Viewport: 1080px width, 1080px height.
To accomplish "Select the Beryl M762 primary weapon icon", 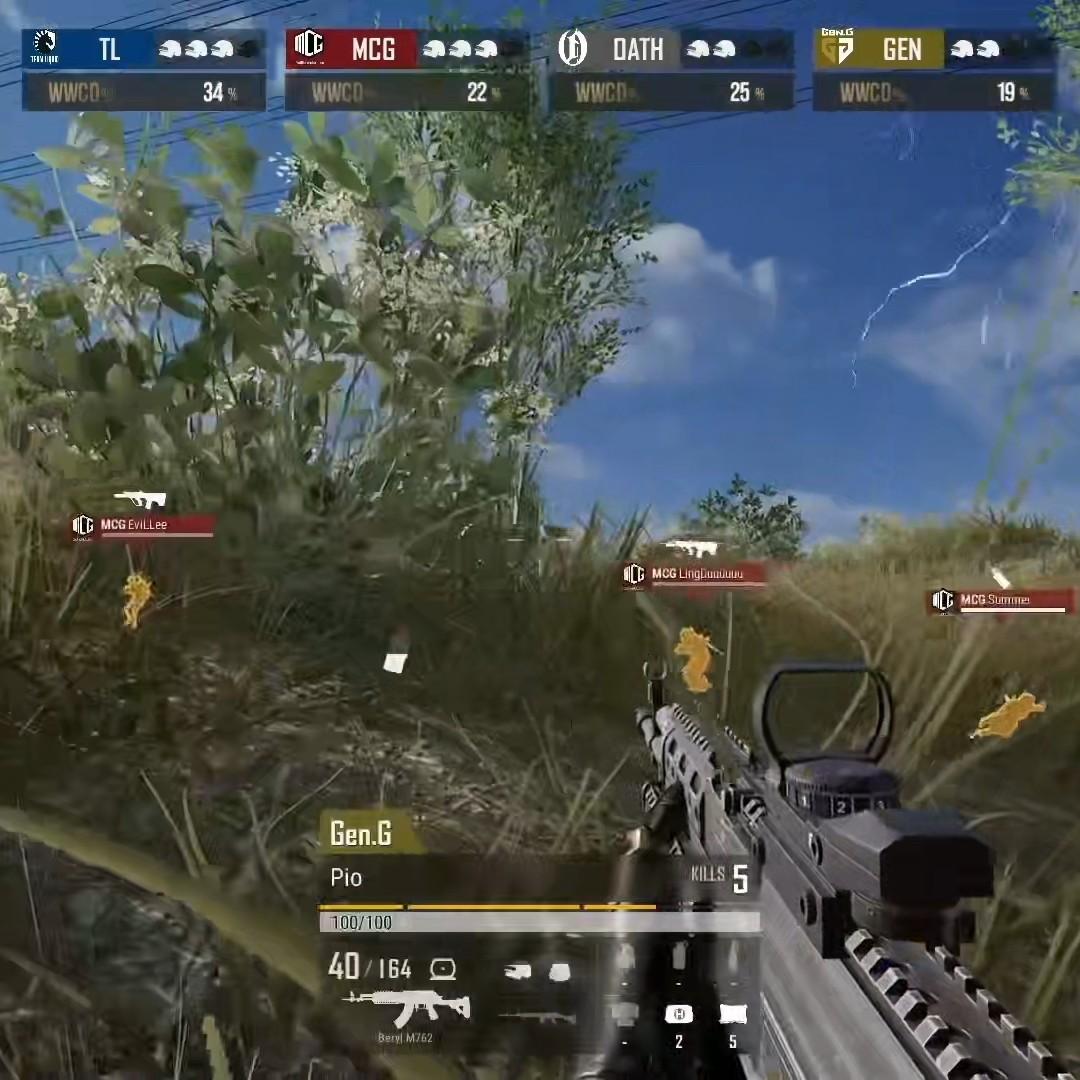I will coord(407,1006).
